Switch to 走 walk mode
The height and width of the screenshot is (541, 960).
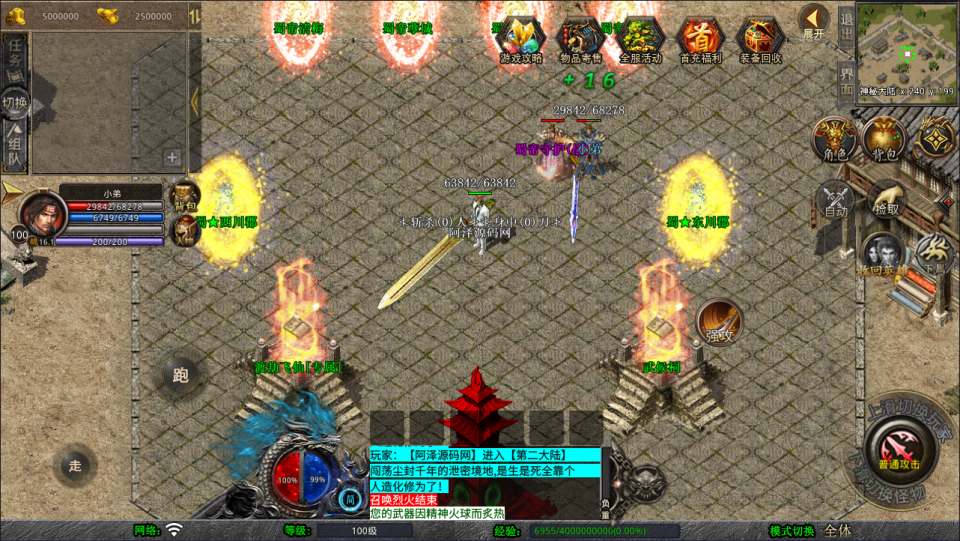[75, 465]
